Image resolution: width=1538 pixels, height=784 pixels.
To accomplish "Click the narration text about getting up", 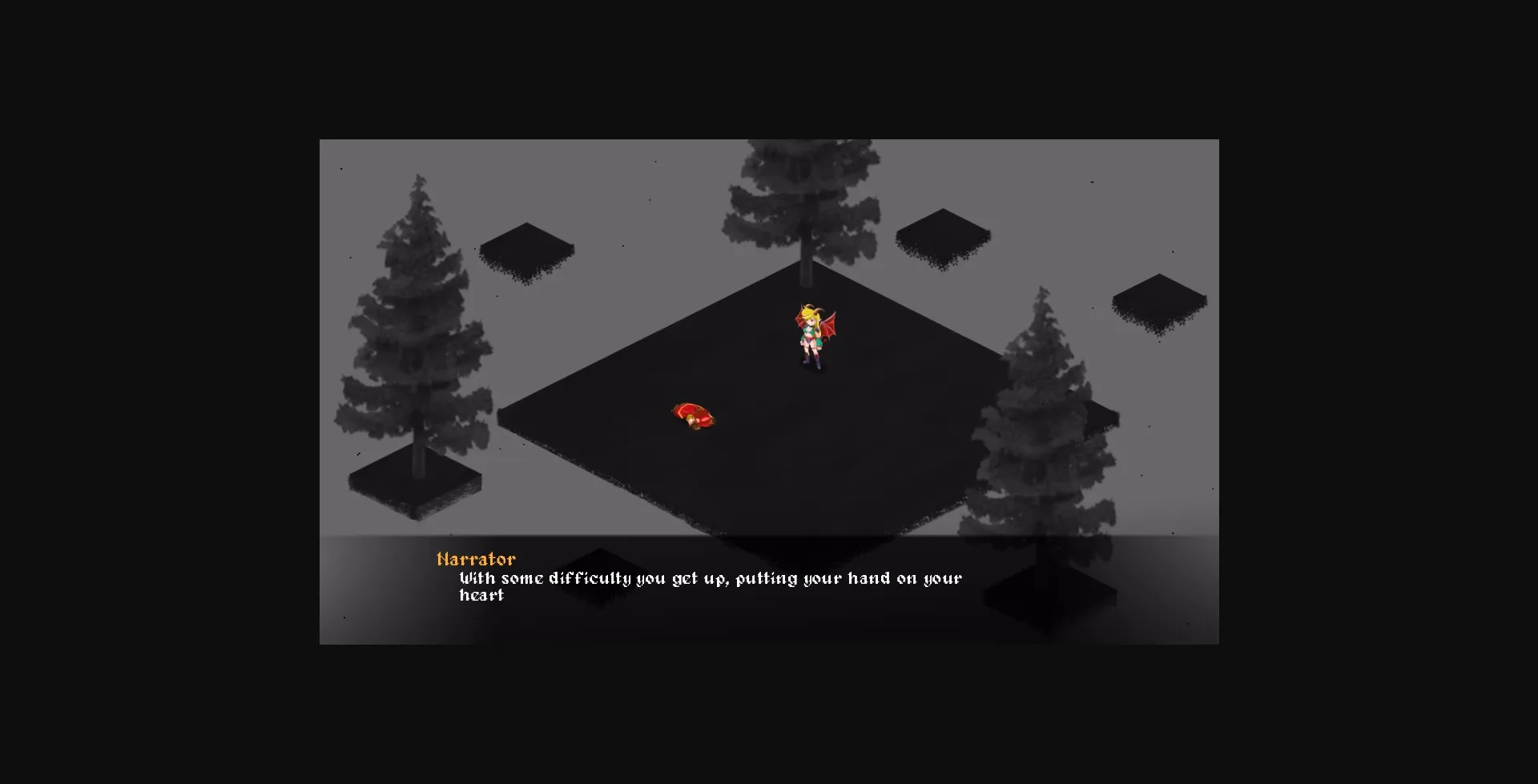I will [x=709, y=577].
